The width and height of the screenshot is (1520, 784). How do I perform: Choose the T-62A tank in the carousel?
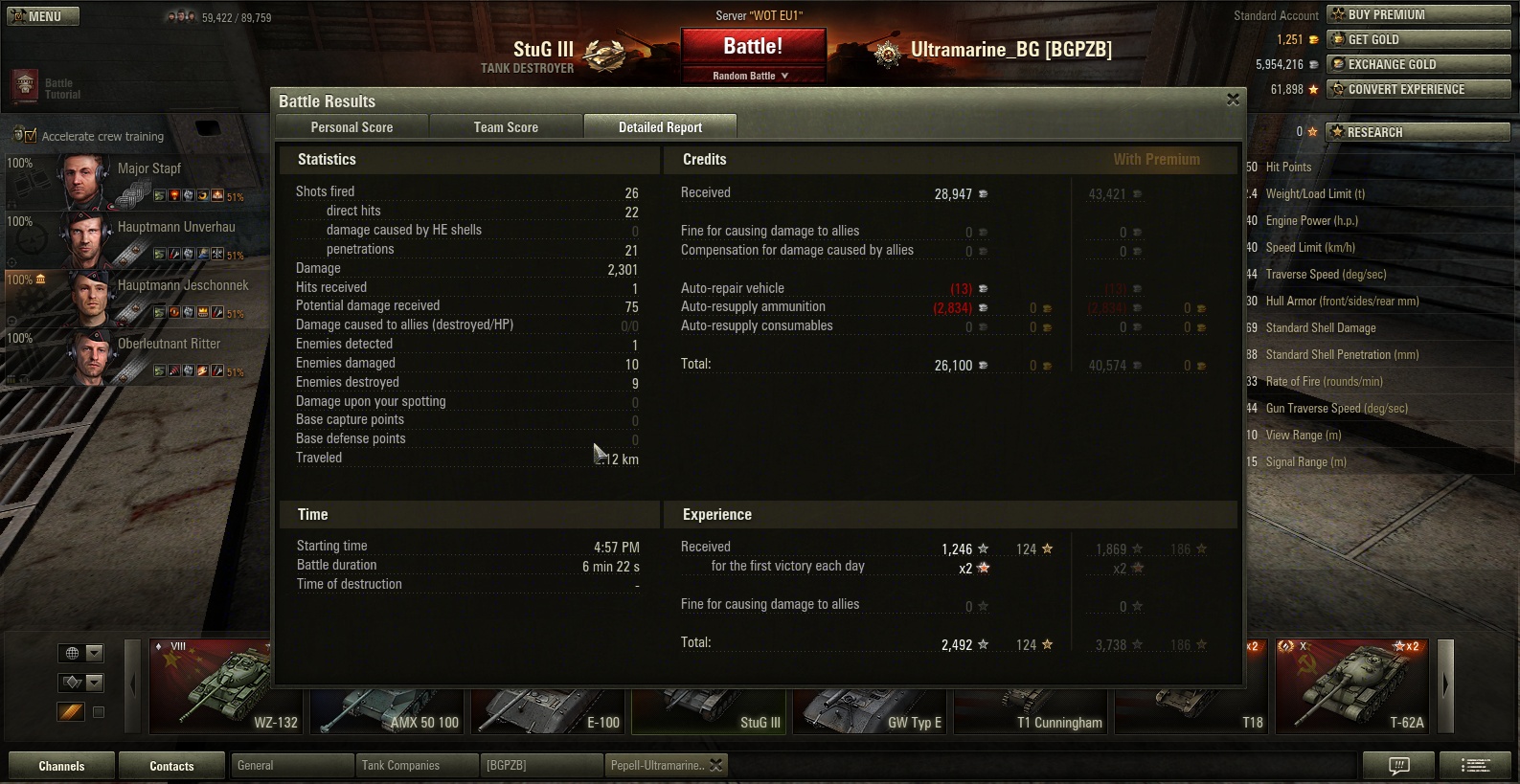click(1352, 686)
